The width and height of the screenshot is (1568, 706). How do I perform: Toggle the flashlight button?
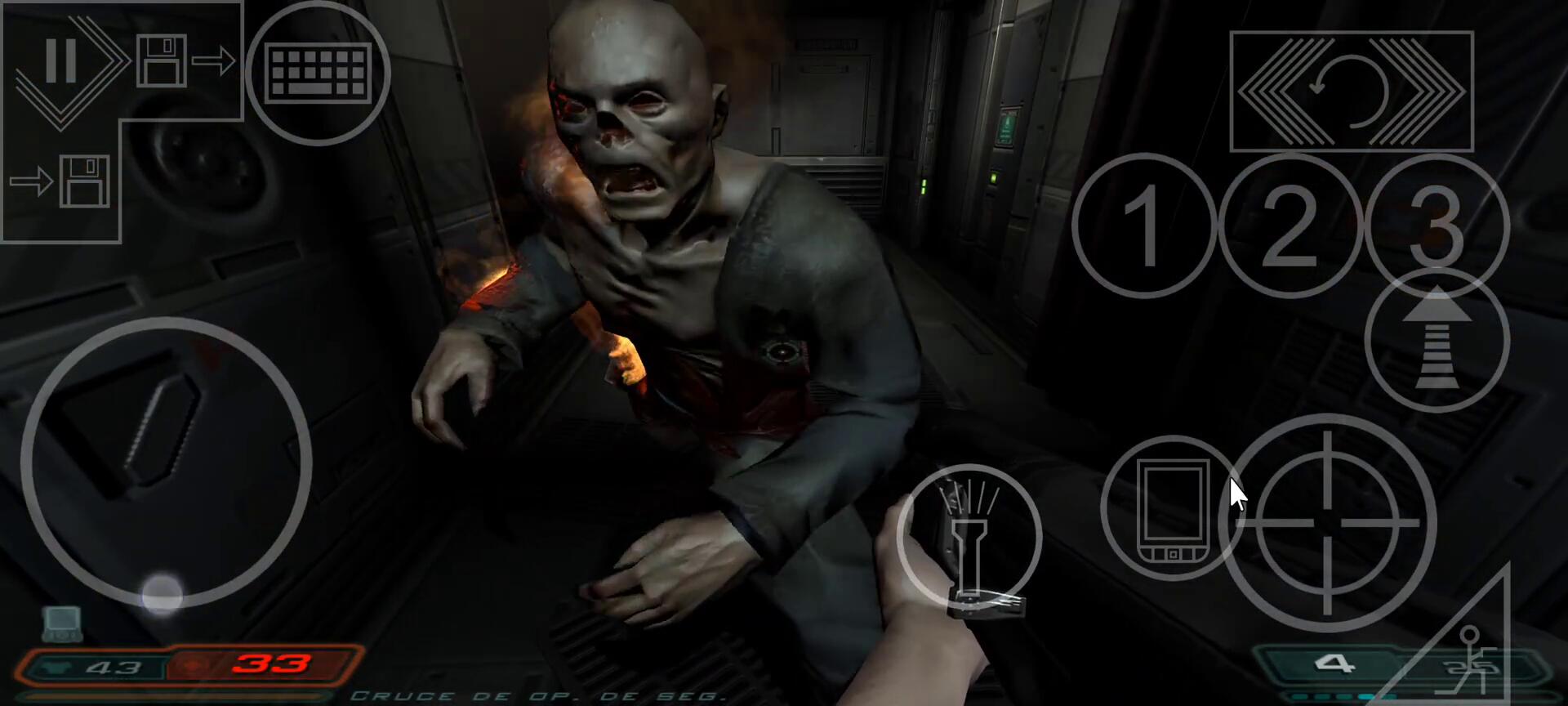(969, 538)
